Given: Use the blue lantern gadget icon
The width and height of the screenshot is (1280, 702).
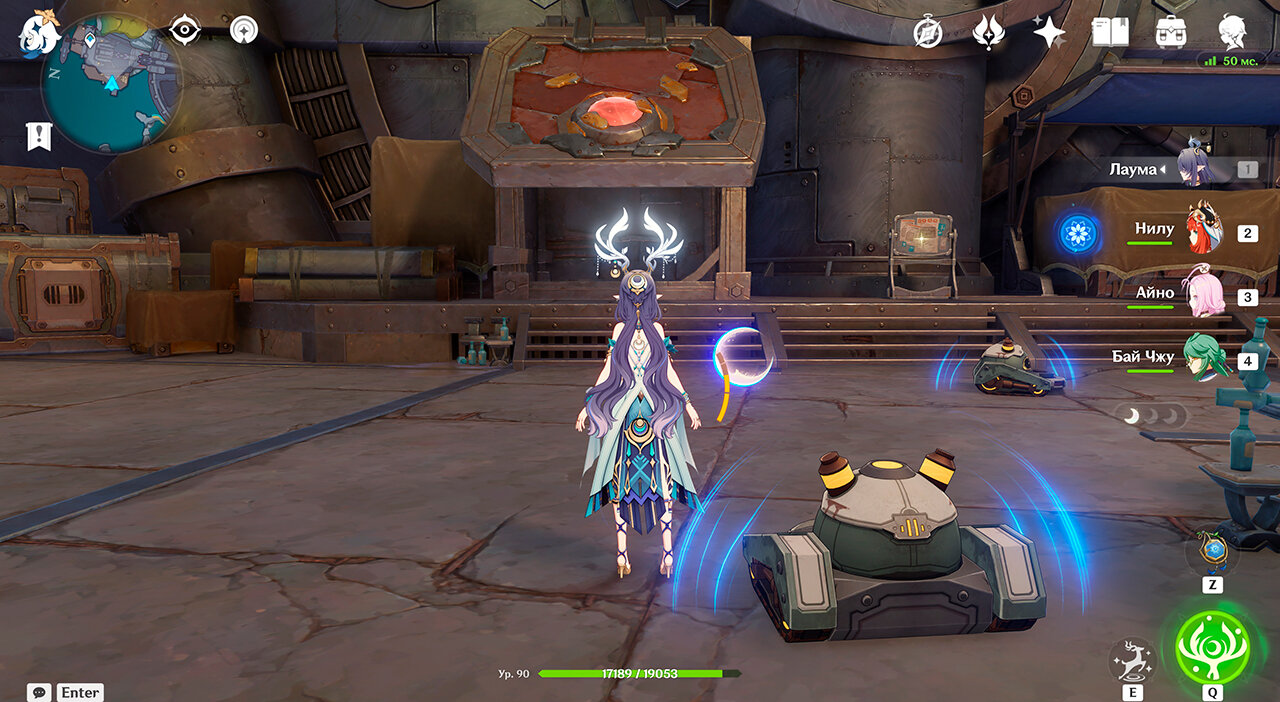Looking at the screenshot, I should tap(1213, 551).
